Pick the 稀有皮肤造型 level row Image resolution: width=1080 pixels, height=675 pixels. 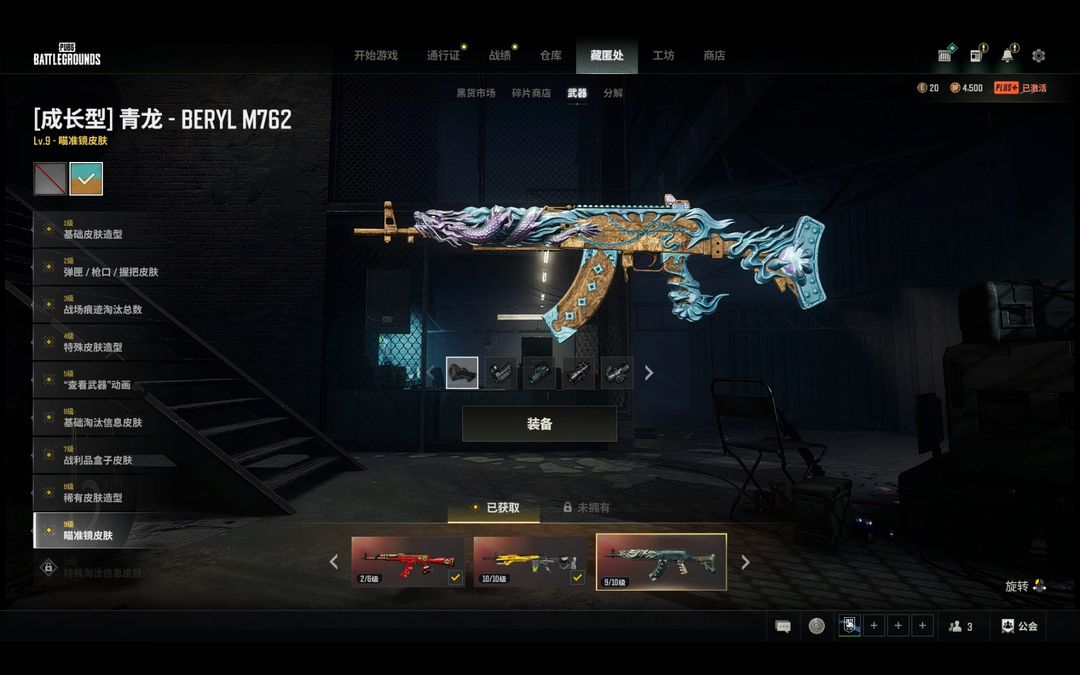pyautogui.click(x=95, y=494)
